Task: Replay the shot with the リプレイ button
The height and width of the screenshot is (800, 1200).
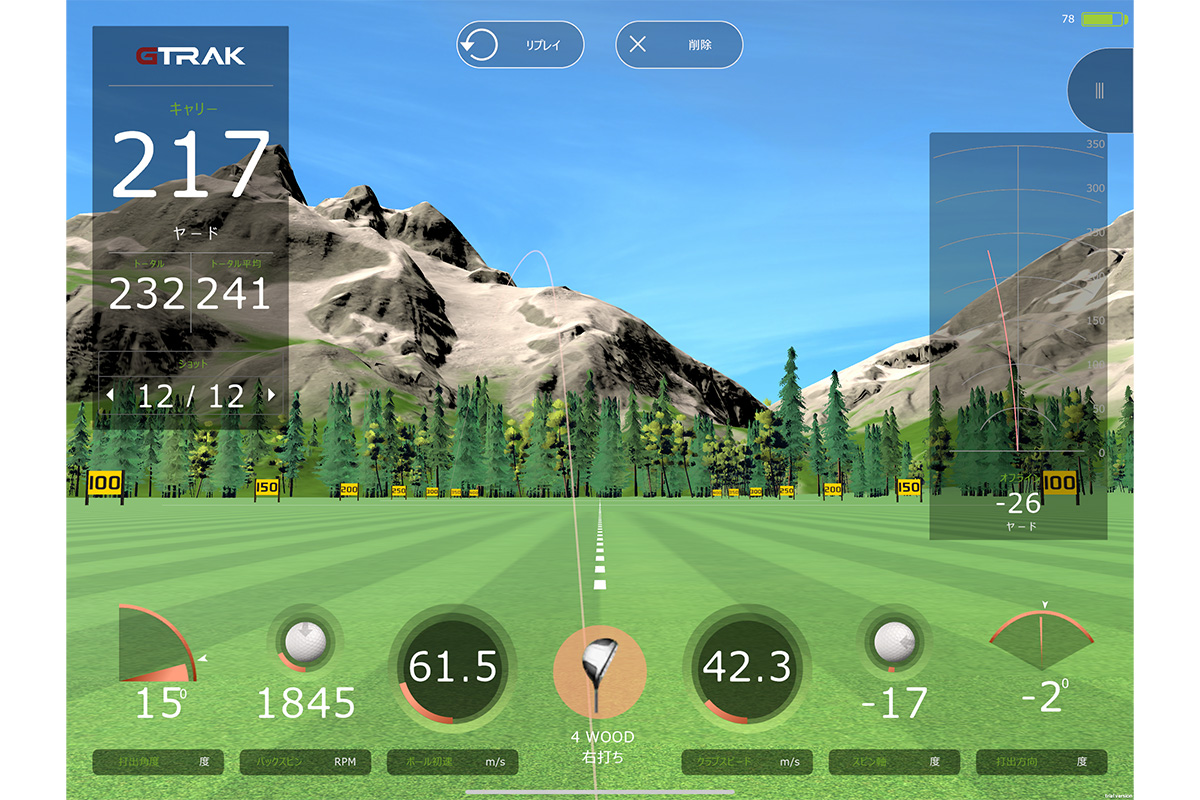Action: click(520, 45)
